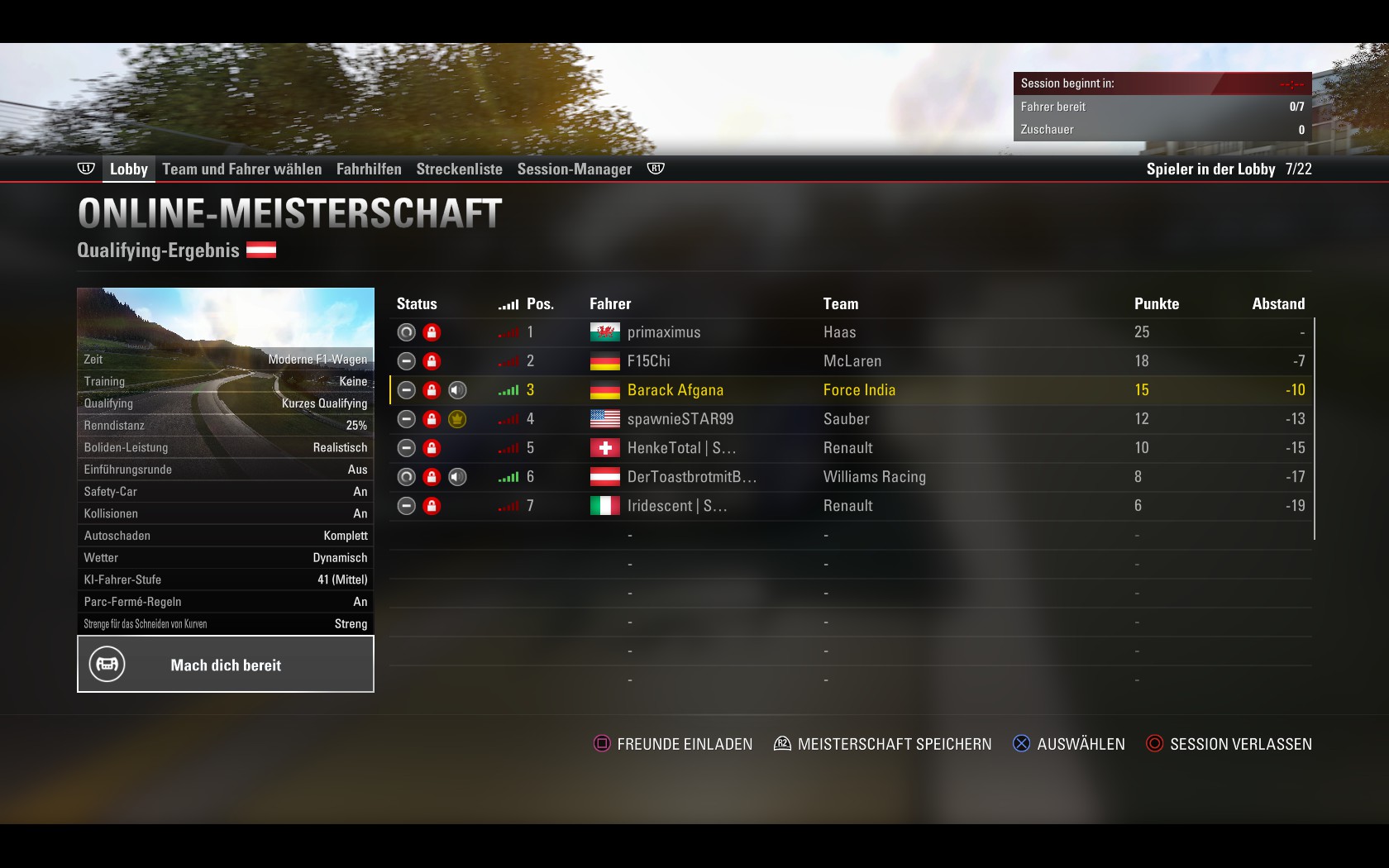Select the F15Chi player row
Image resolution: width=1389 pixels, height=868 pixels.
(x=648, y=361)
